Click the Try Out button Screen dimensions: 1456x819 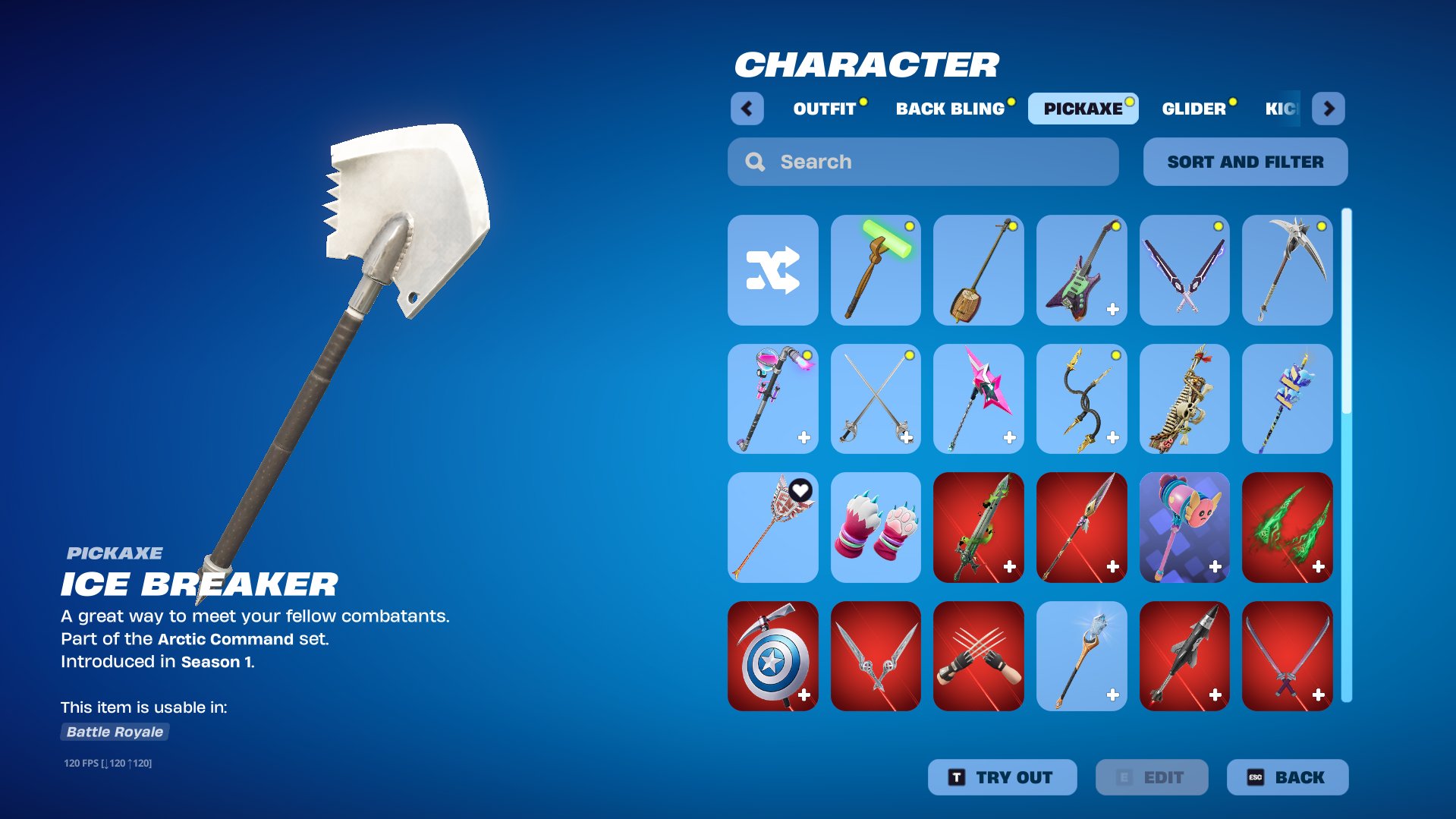1002,777
